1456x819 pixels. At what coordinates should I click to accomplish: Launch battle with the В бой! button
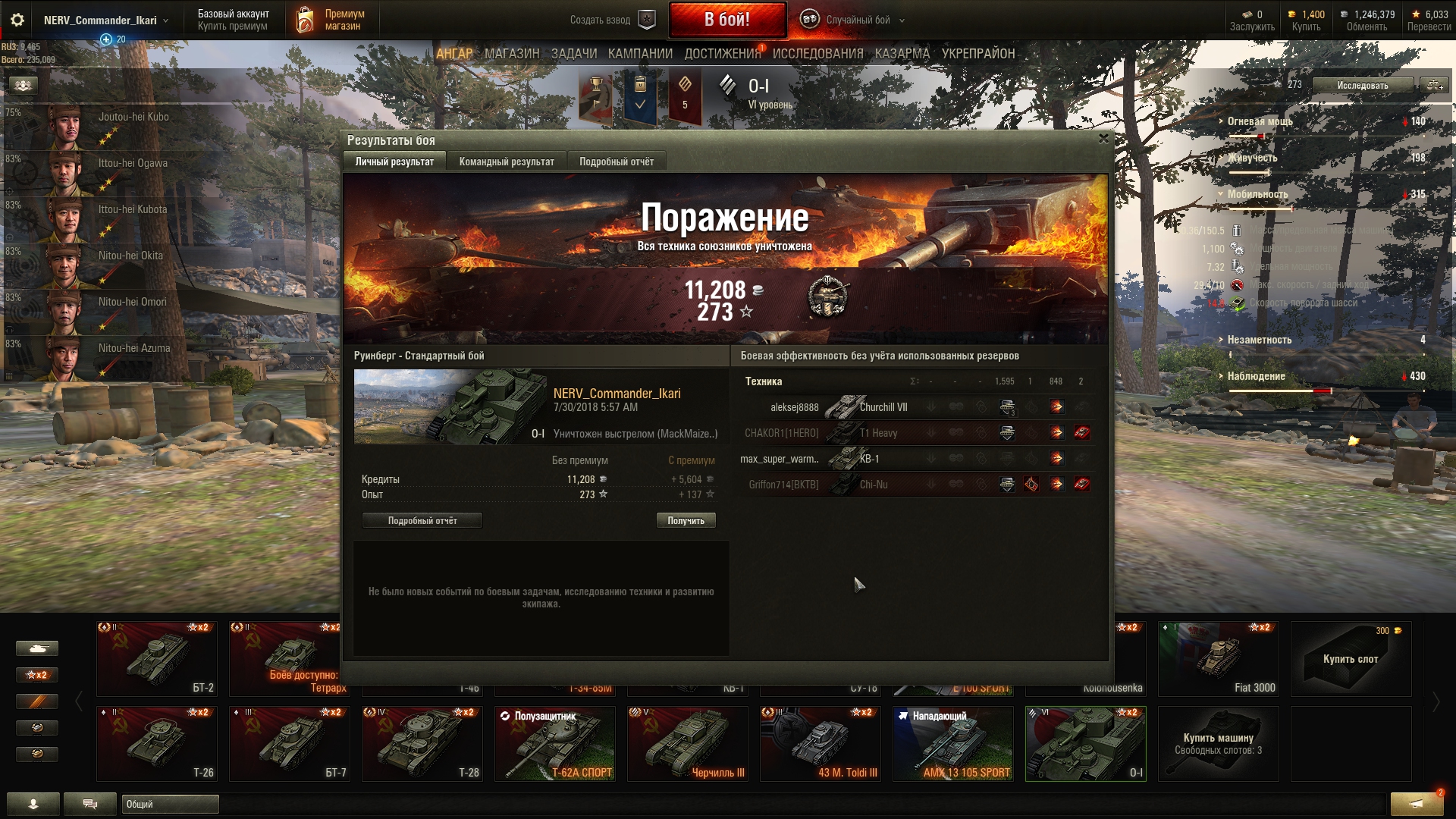(726, 20)
